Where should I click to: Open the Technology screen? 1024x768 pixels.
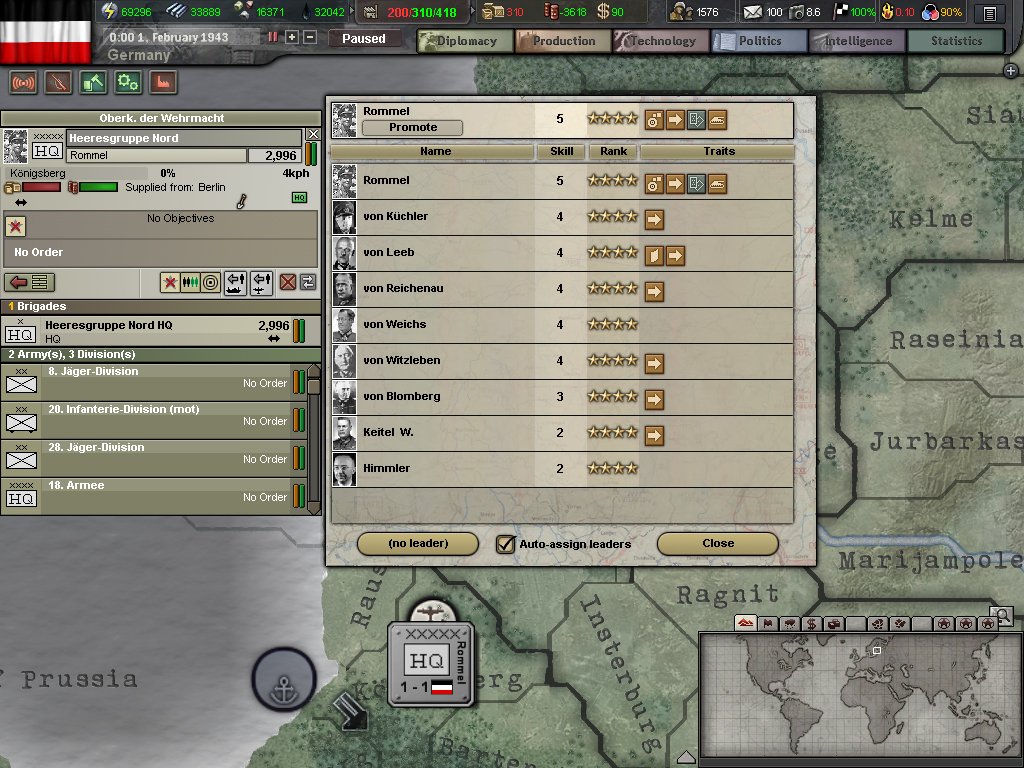pos(661,41)
